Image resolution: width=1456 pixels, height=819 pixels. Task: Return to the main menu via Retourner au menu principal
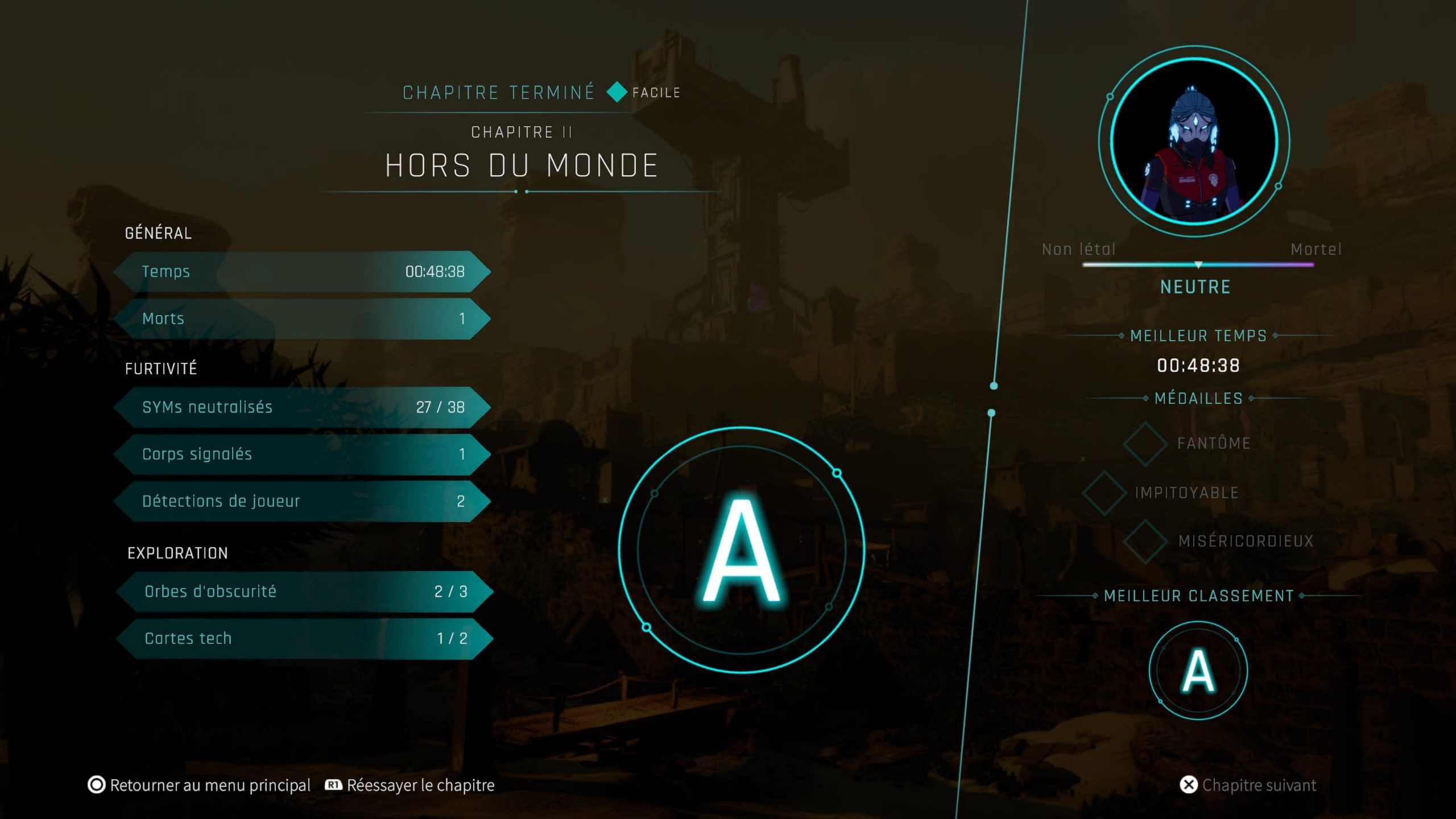[x=200, y=785]
